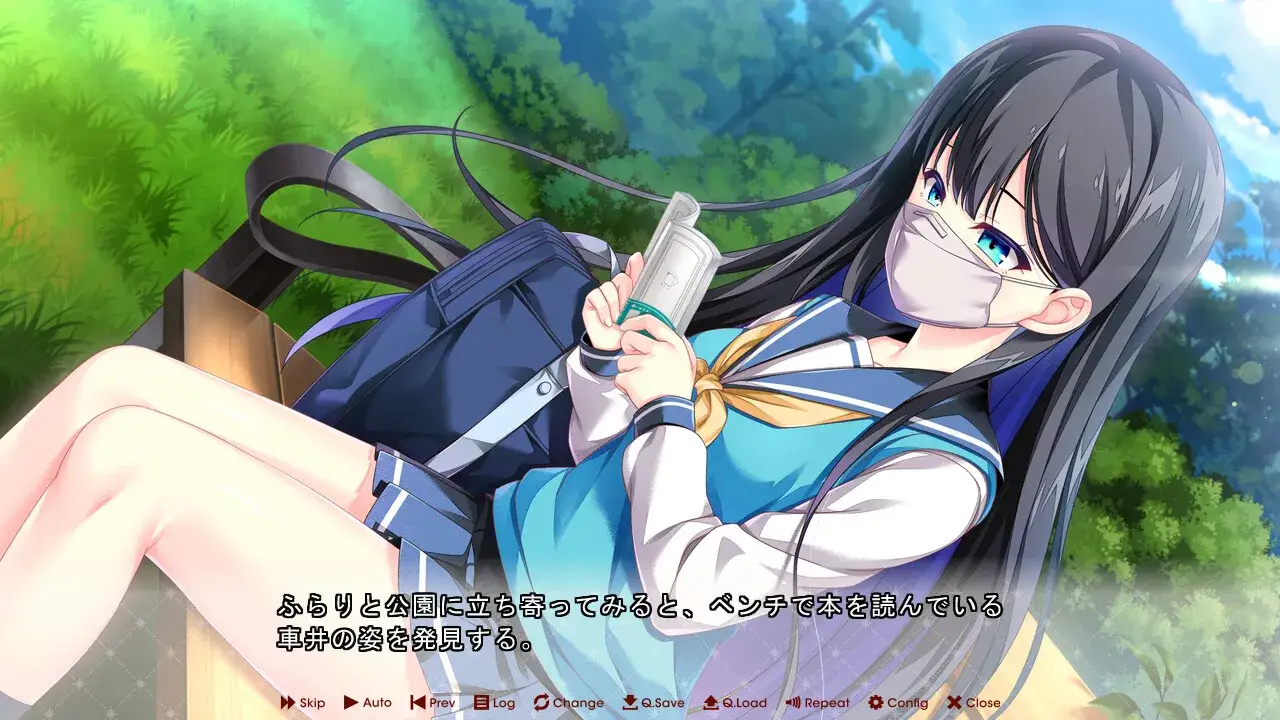Open the Log list icon

481,703
